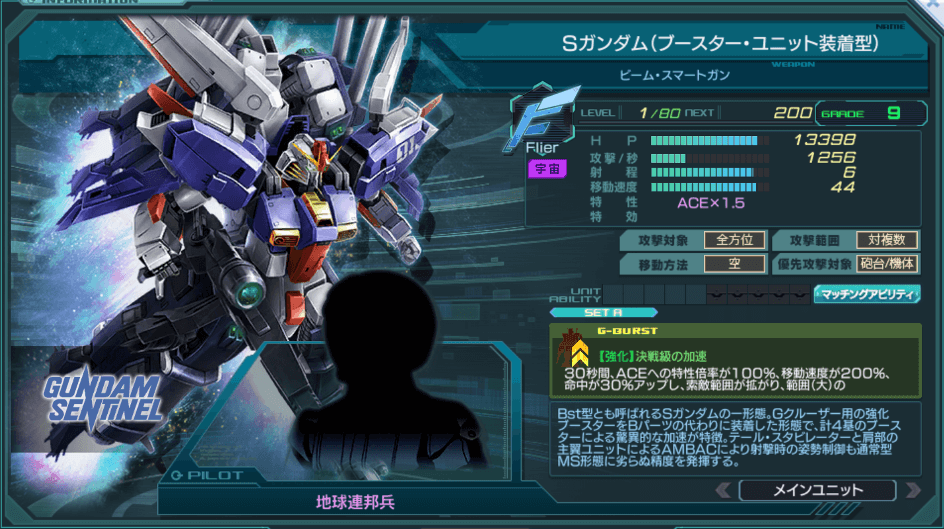The height and width of the screenshot is (529, 944).
Task: Click the right arrow beside メインユニット
Action: 911,490
